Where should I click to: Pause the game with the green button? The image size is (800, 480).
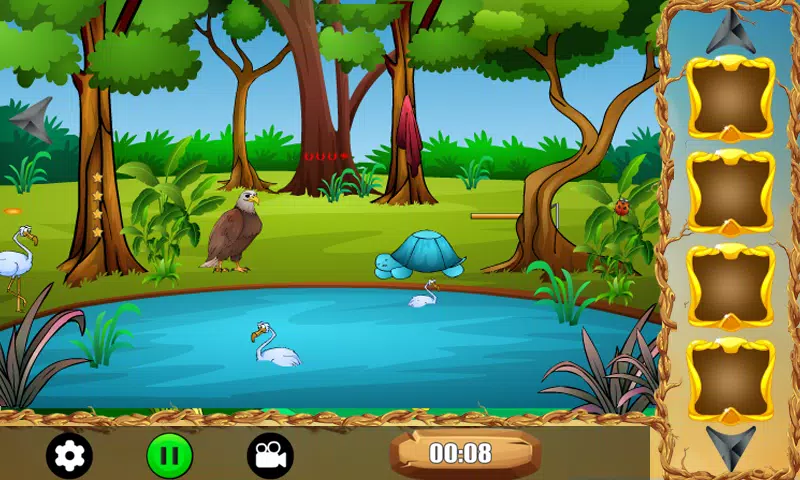pos(169,456)
